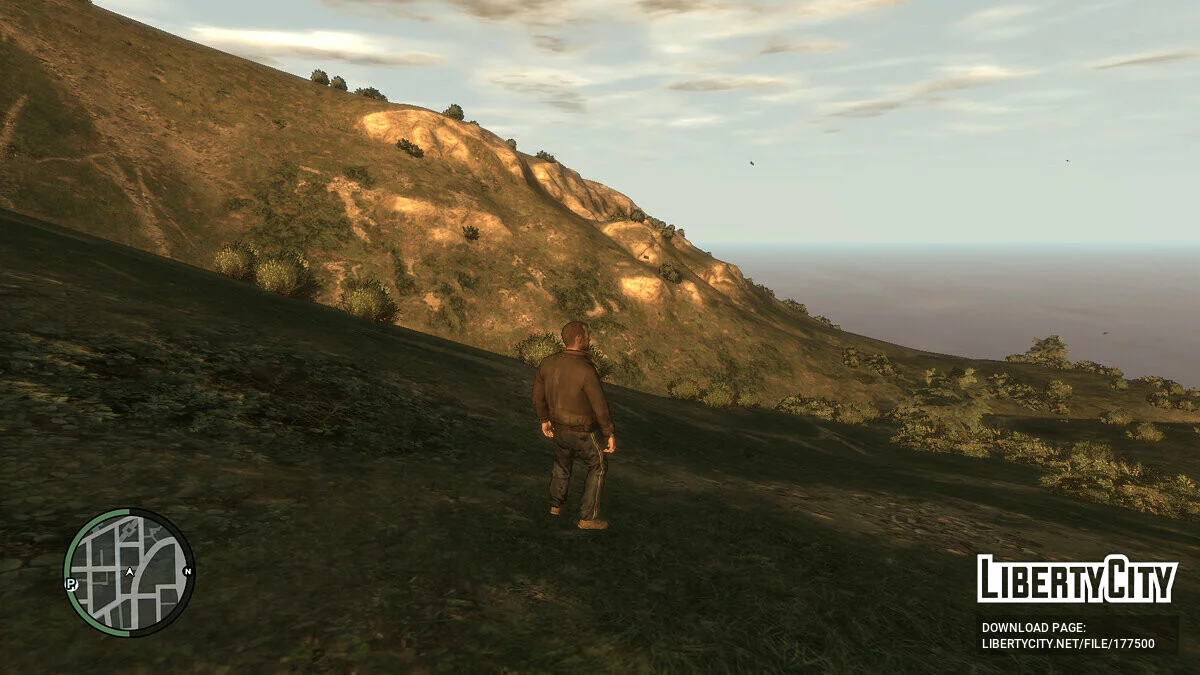Viewport: 1200px width, 675px height.
Task: Click the white player arrow on the minimap
Action: click(129, 572)
